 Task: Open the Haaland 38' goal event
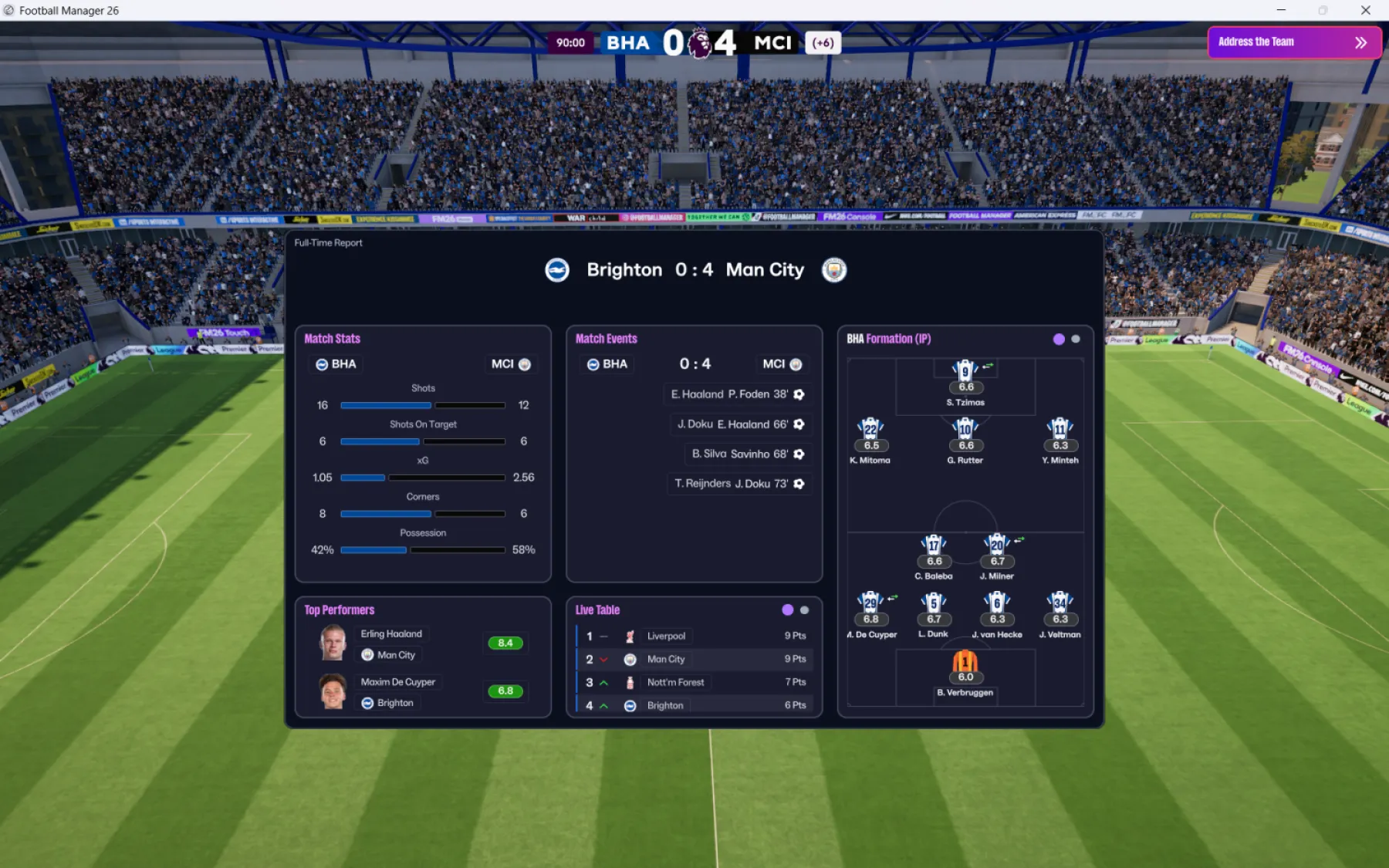pyautogui.click(x=737, y=394)
